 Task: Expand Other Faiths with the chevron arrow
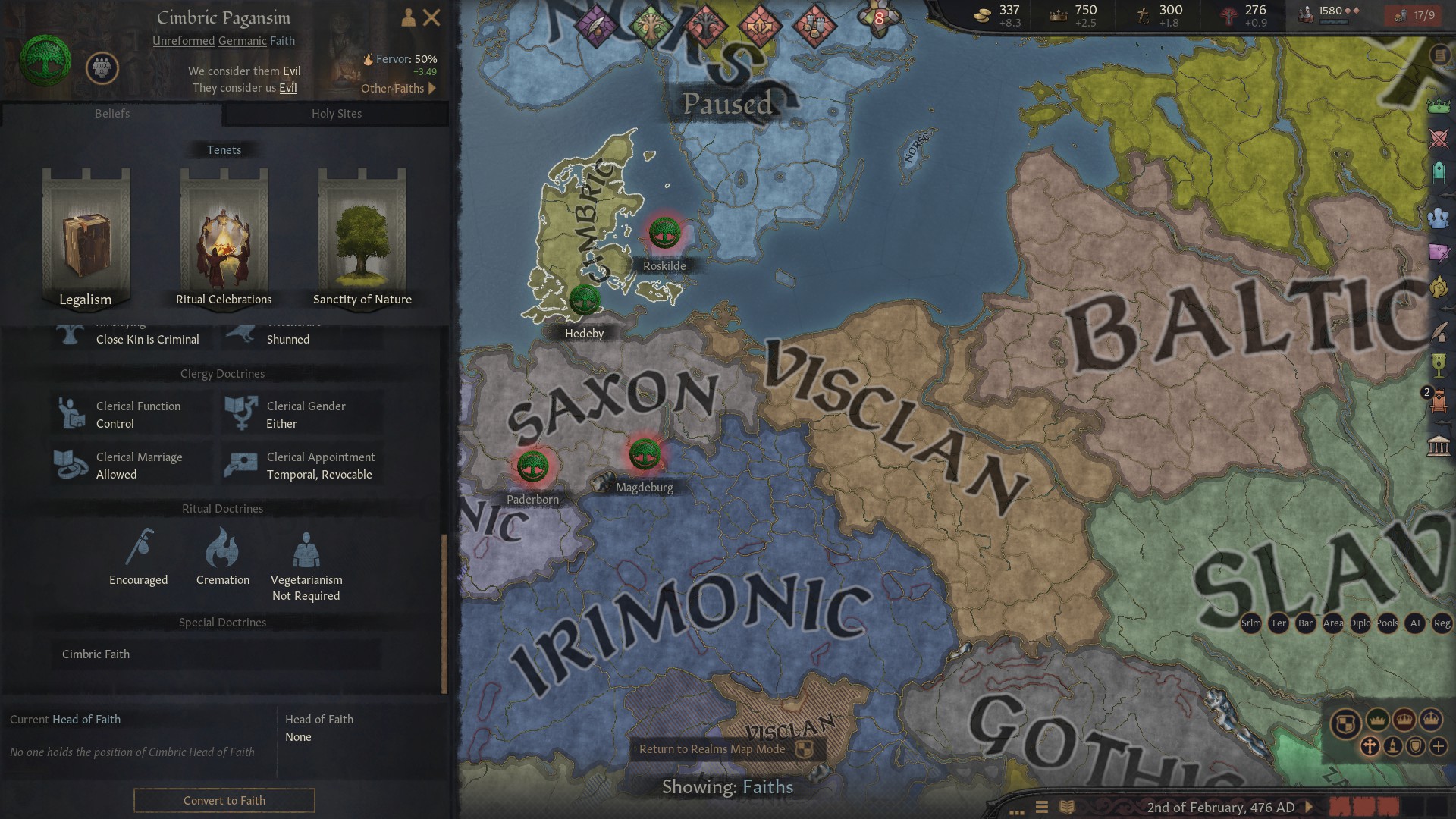(x=432, y=89)
